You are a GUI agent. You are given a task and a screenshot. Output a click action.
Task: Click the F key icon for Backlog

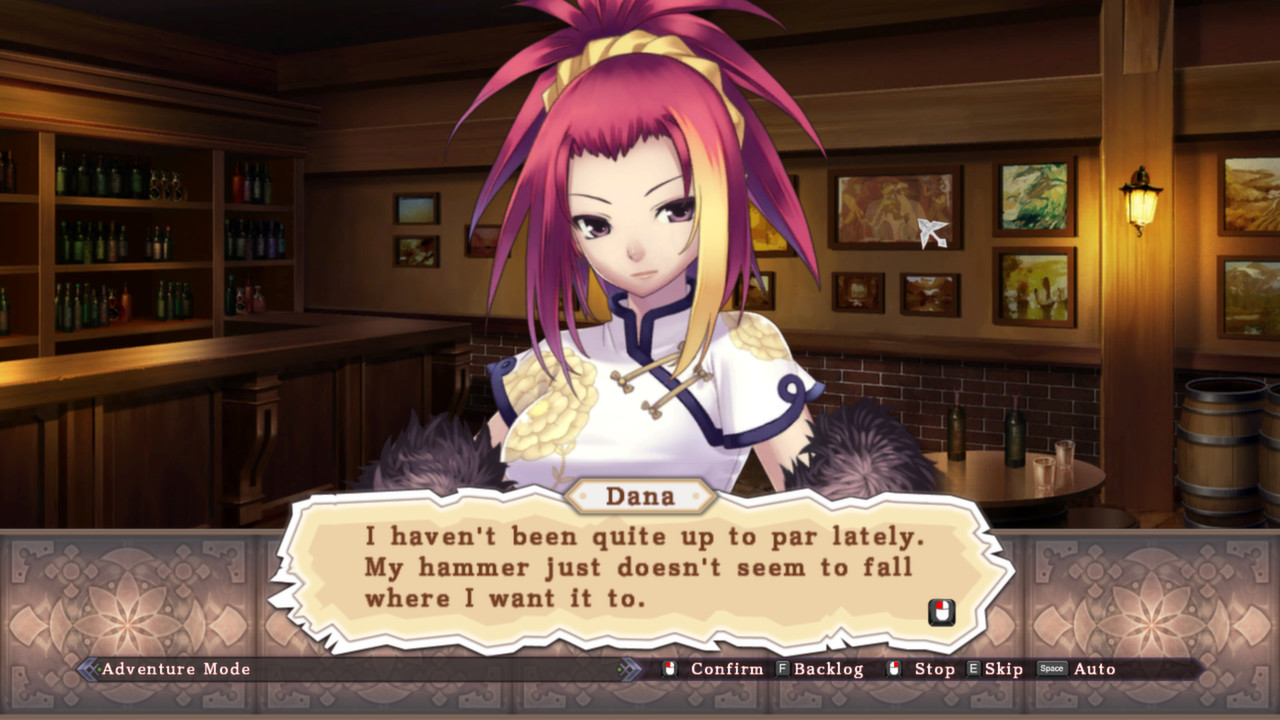(x=781, y=668)
